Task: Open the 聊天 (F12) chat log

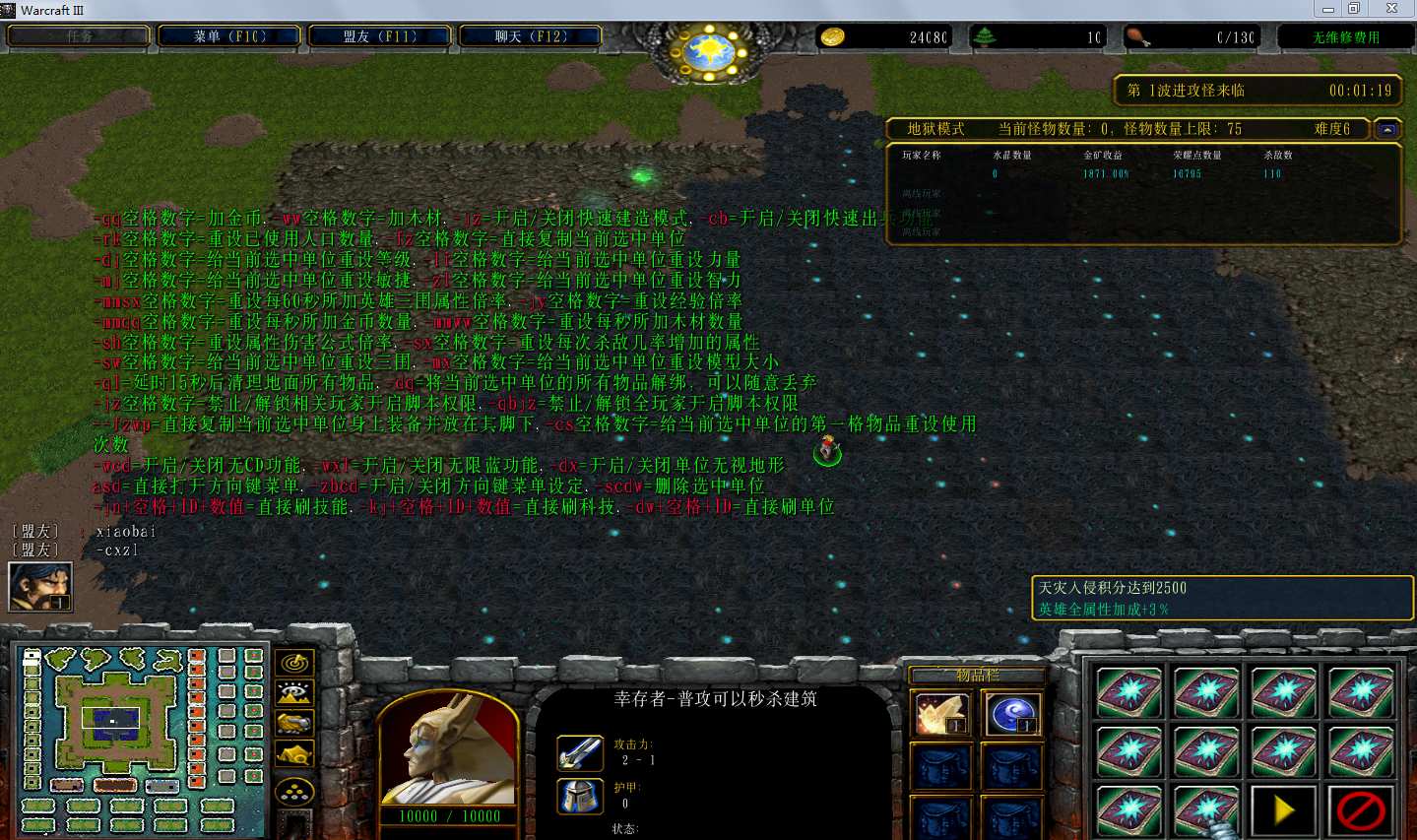Action: coord(531,36)
